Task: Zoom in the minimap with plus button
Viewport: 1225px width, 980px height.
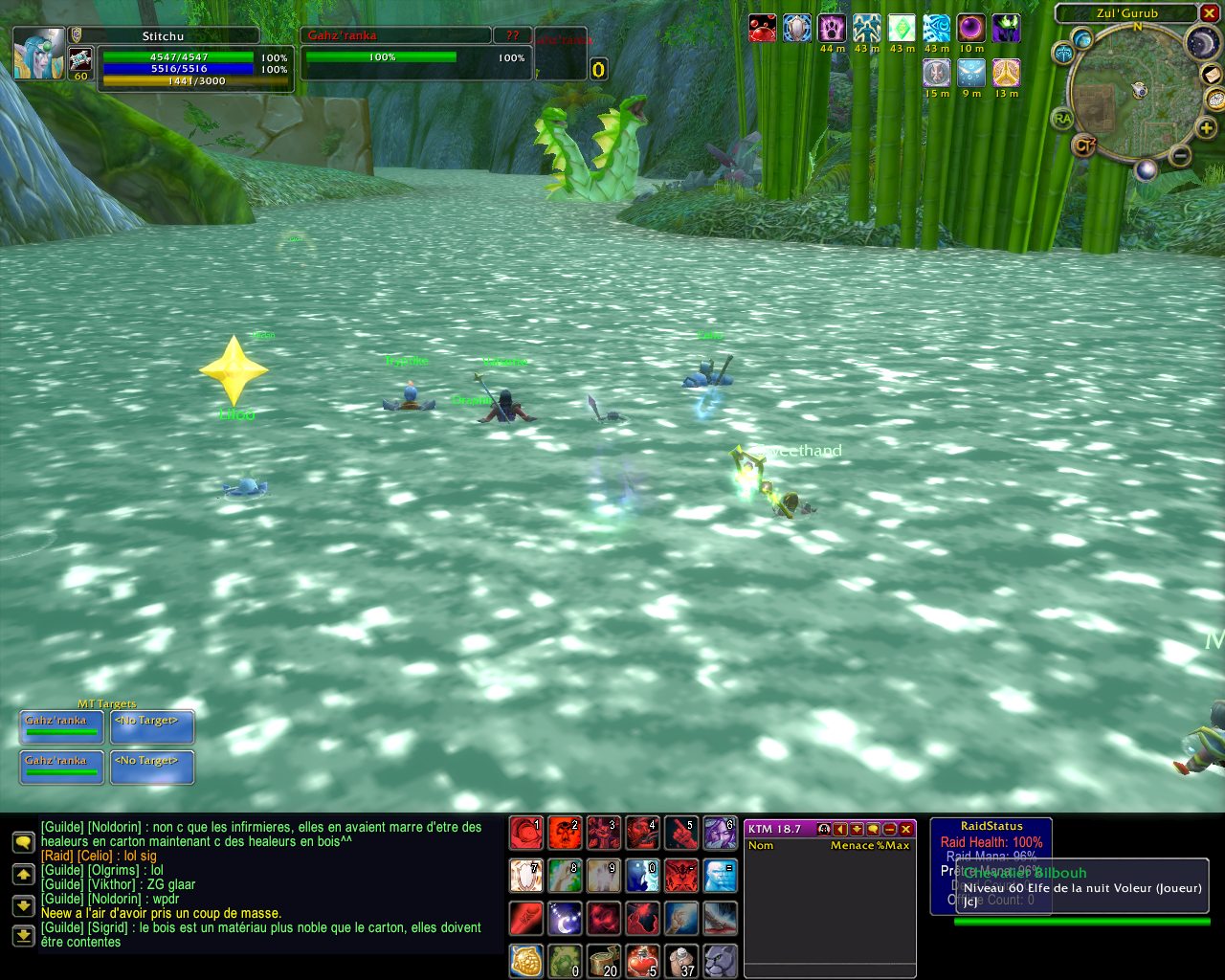Action: (x=1208, y=128)
